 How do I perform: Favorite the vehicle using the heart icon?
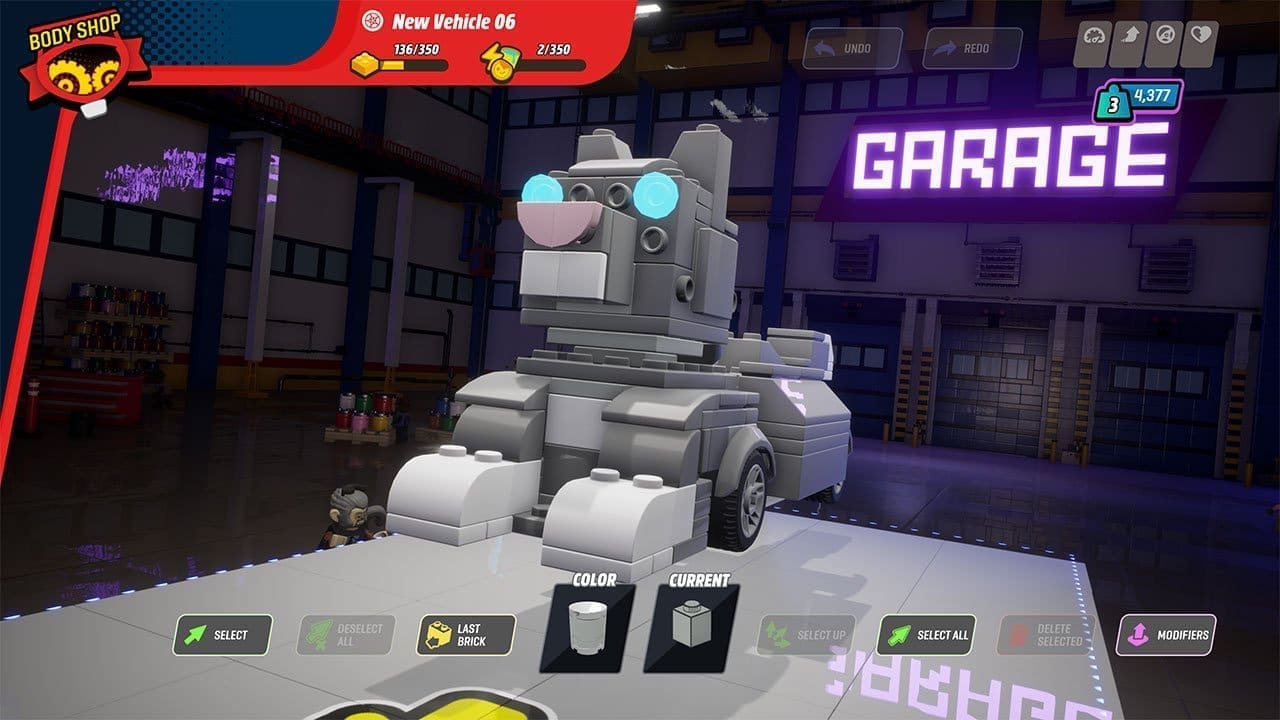click(1201, 33)
